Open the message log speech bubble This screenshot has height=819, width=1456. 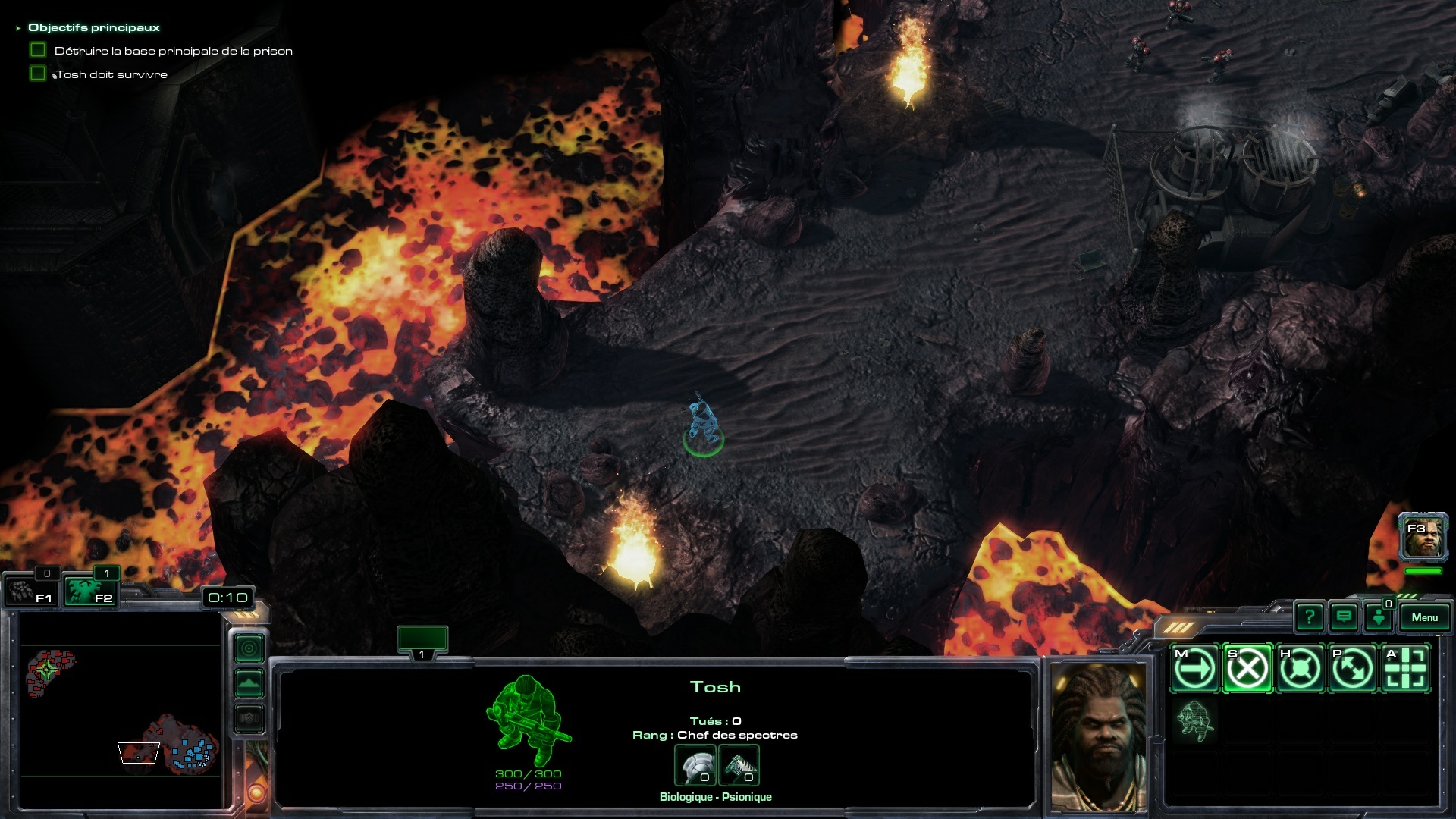1344,617
